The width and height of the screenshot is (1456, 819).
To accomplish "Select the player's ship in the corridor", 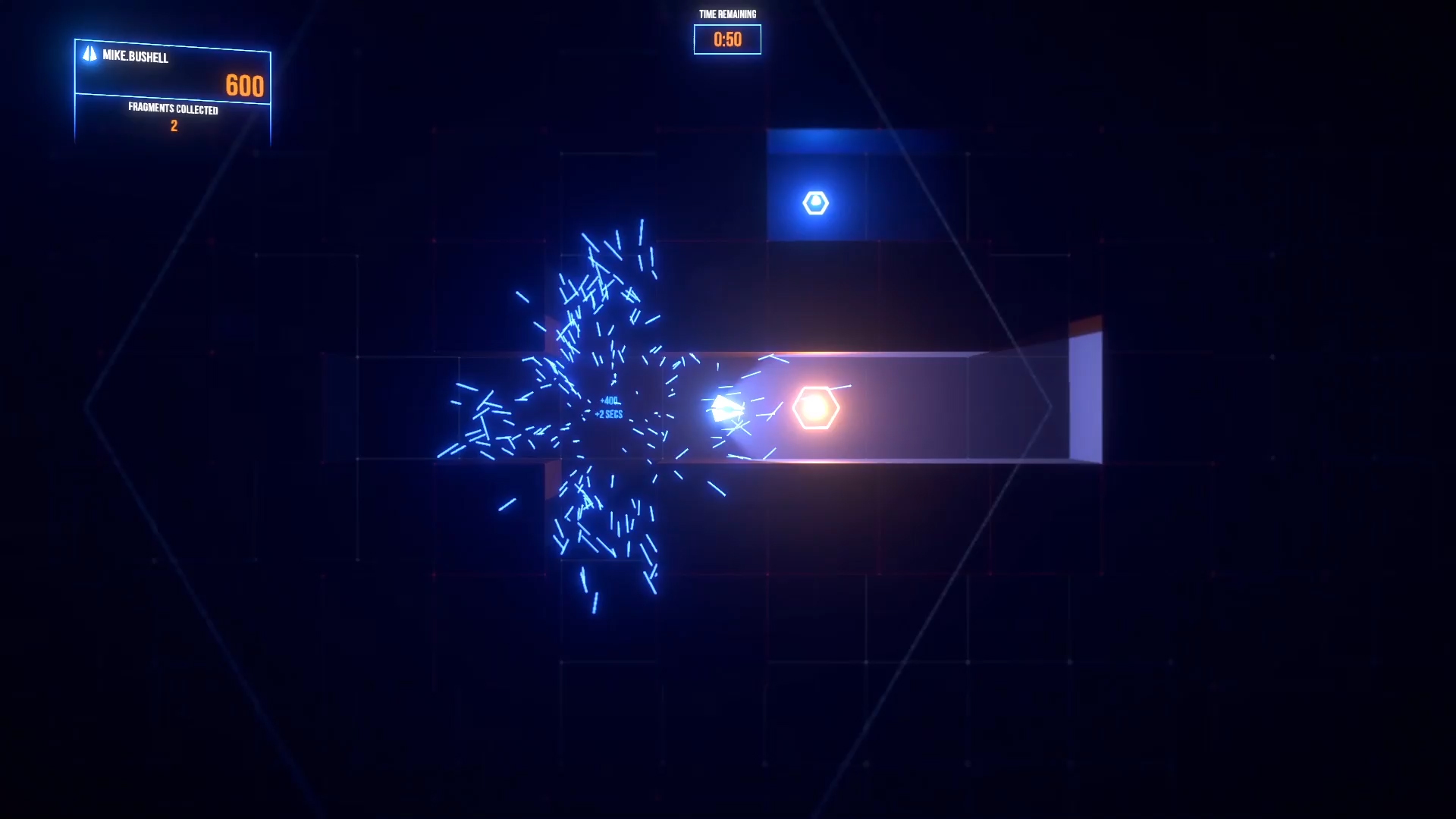I will coord(726,409).
